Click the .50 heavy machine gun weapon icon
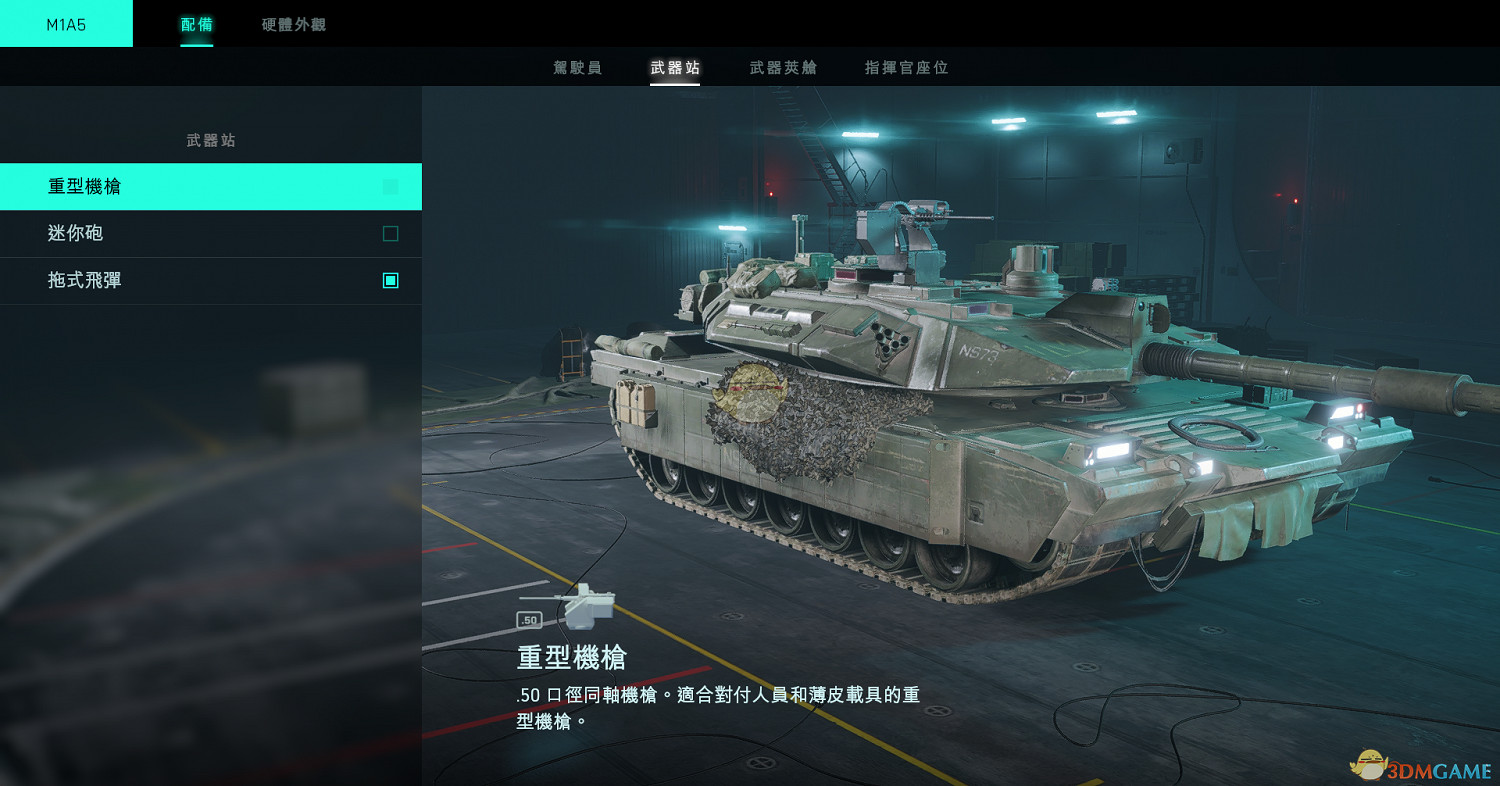 [x=584, y=605]
